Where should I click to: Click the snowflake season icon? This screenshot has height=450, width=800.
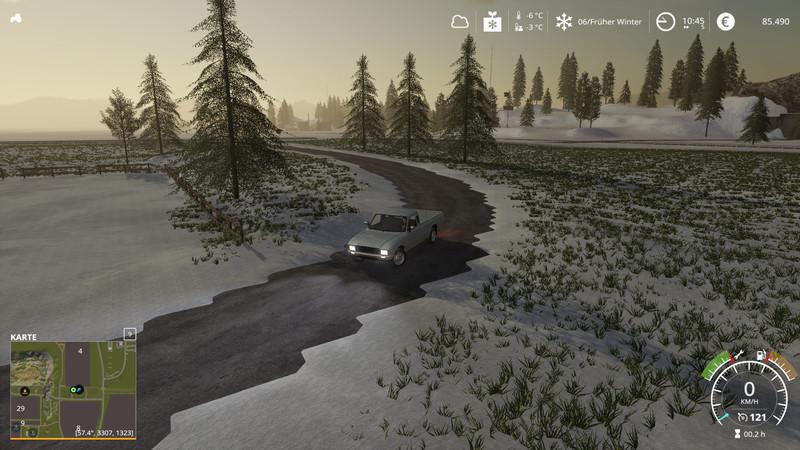pos(564,21)
